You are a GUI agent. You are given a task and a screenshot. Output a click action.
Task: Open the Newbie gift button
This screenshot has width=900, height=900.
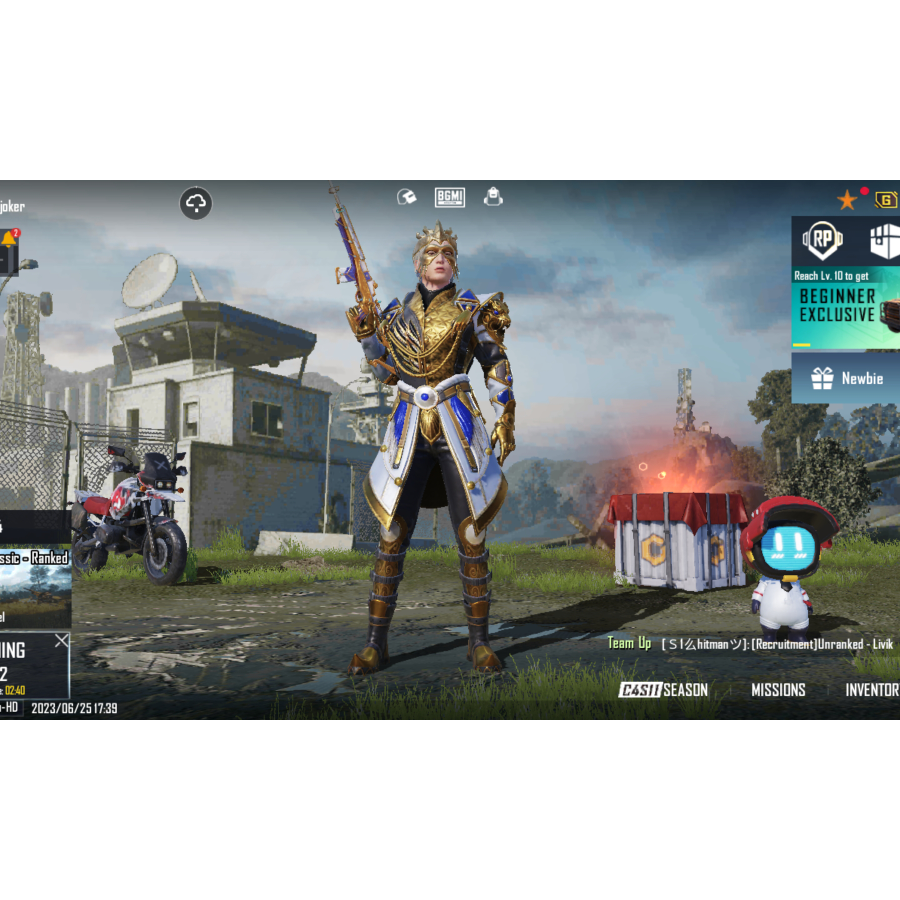pyautogui.click(x=846, y=378)
